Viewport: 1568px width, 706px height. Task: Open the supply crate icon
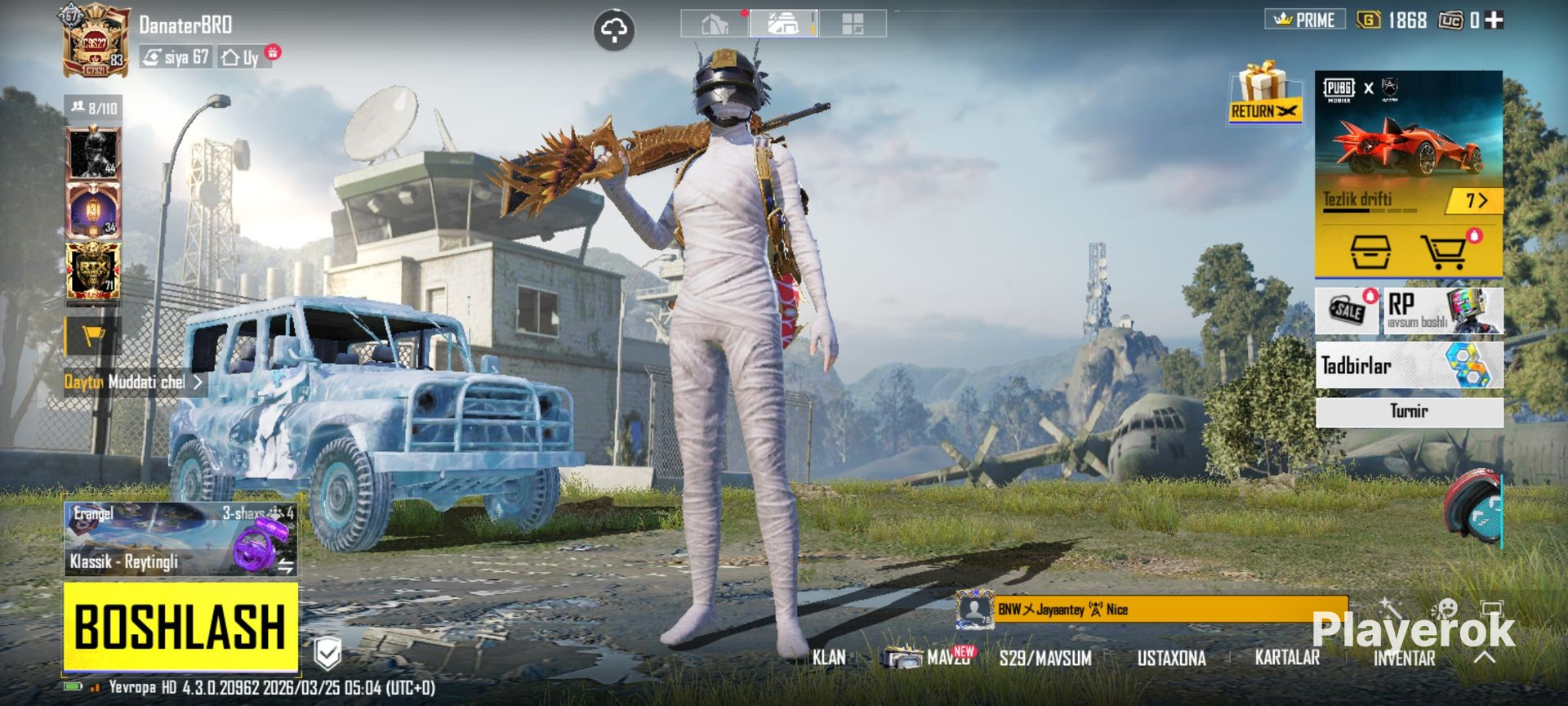coord(1370,252)
